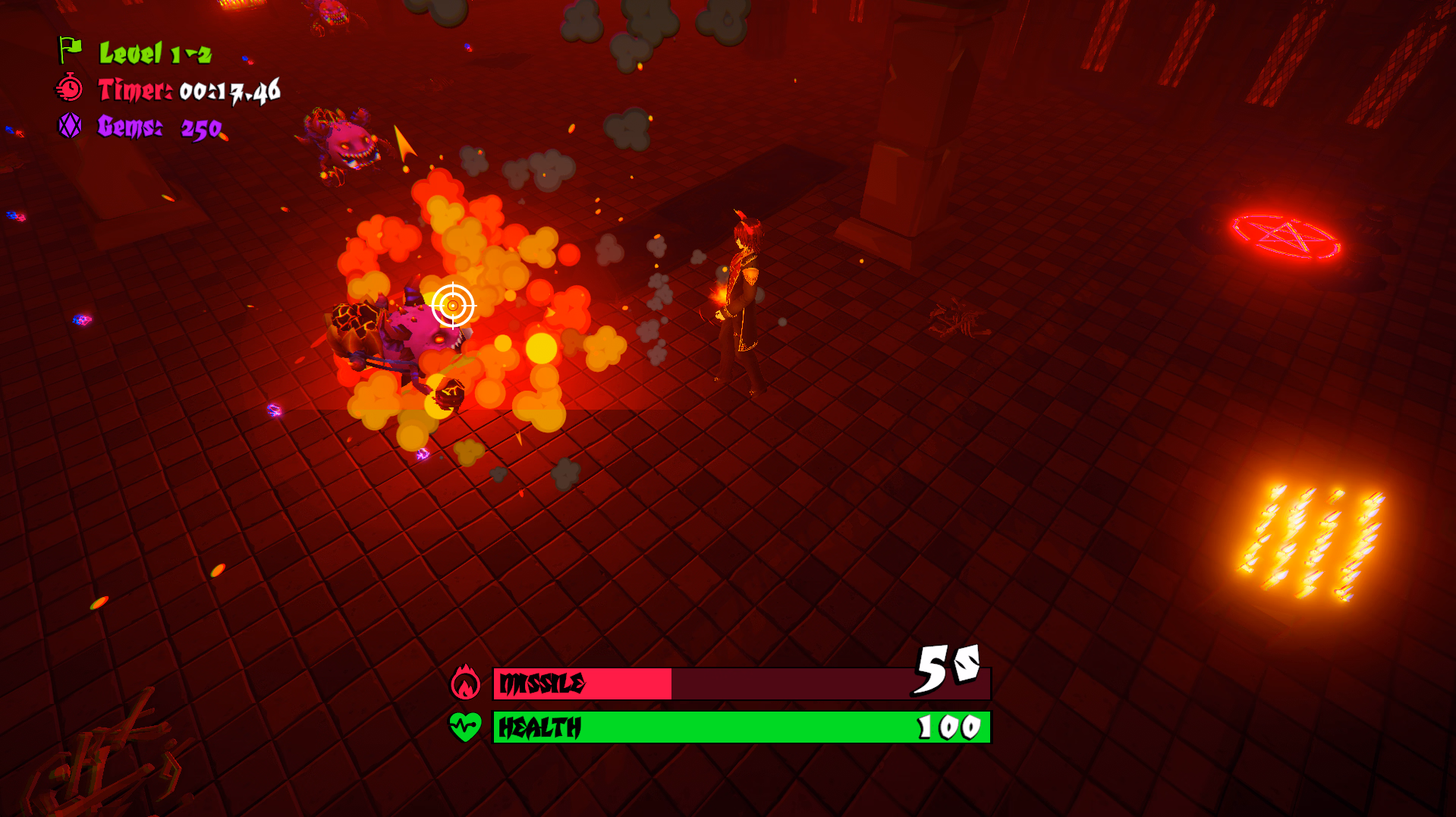Select the green heart health icon
The image size is (1456, 817).
tap(465, 727)
